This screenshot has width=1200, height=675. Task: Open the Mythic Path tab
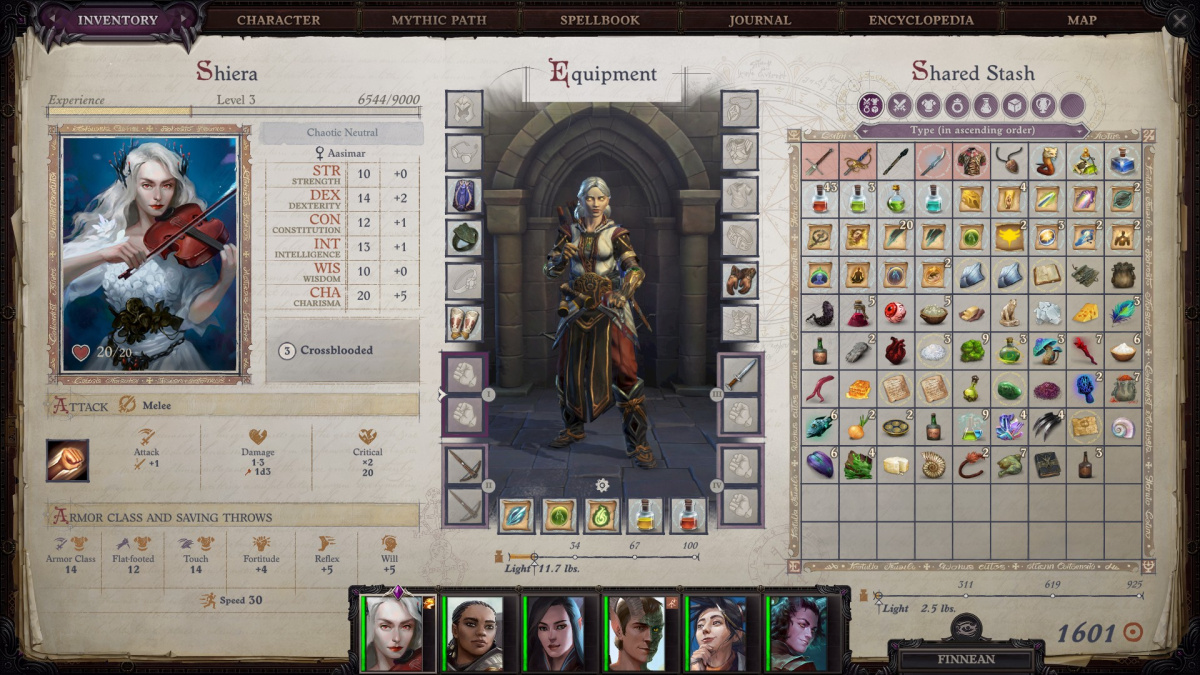438,20
